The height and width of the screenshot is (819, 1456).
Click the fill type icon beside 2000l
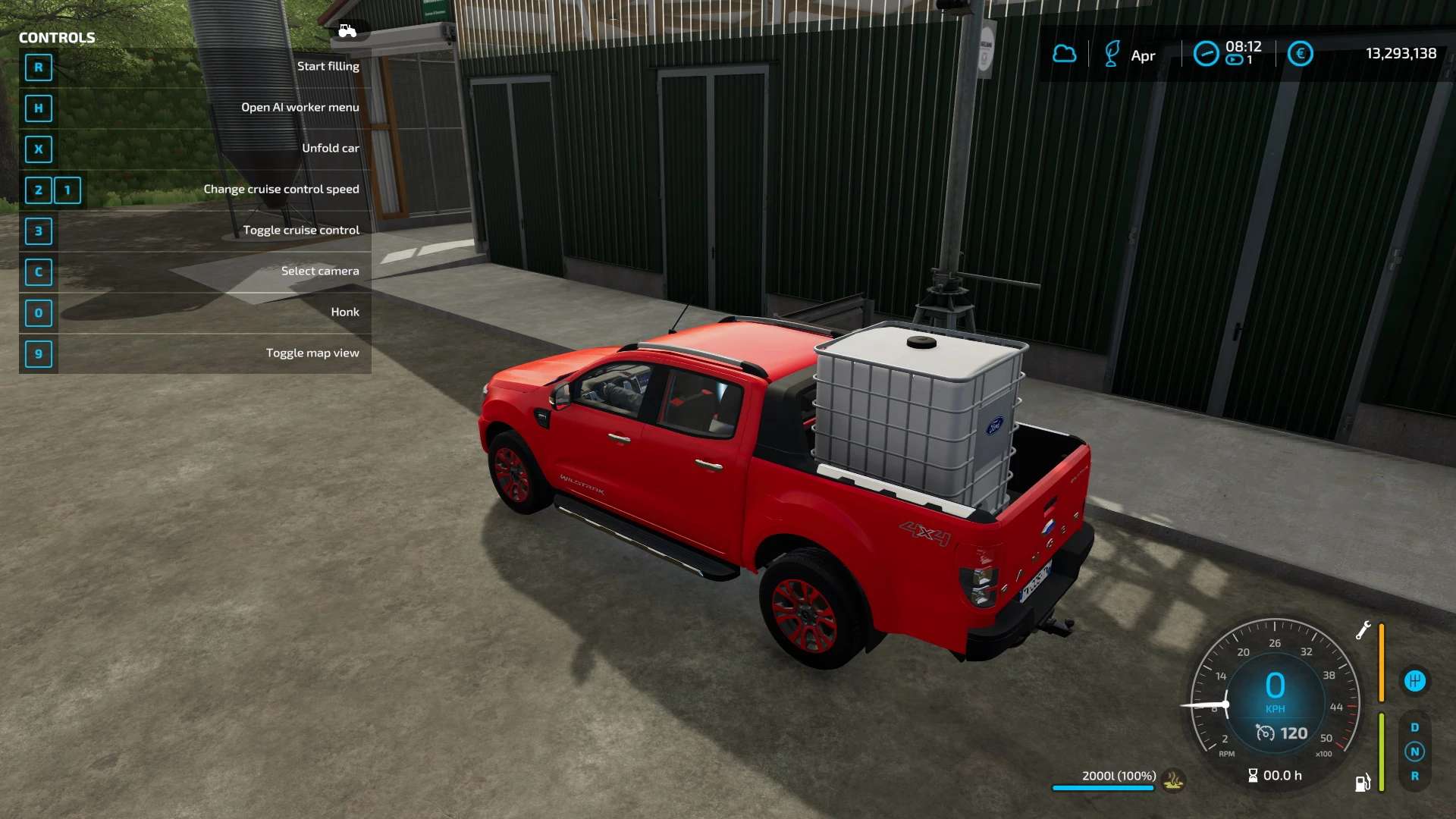[1174, 780]
